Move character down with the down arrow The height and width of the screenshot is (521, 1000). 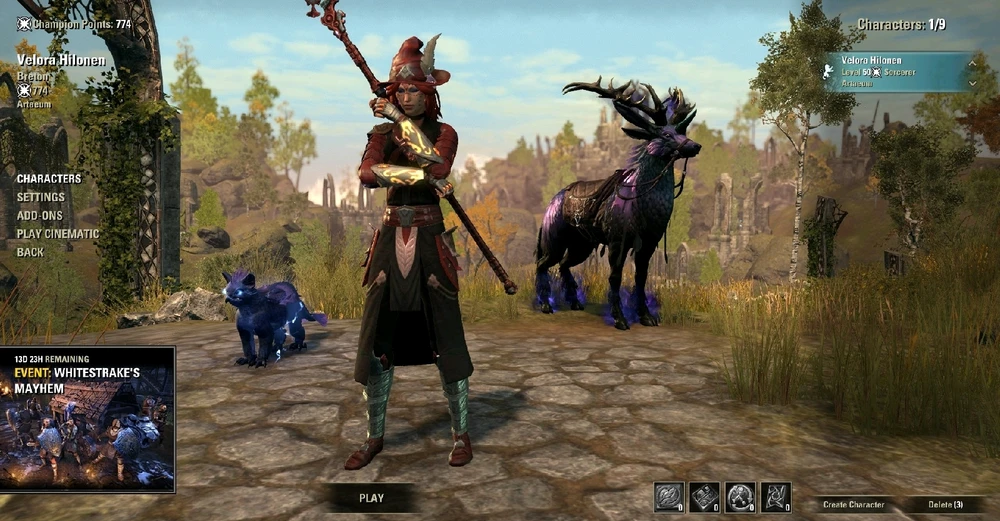pos(971,83)
